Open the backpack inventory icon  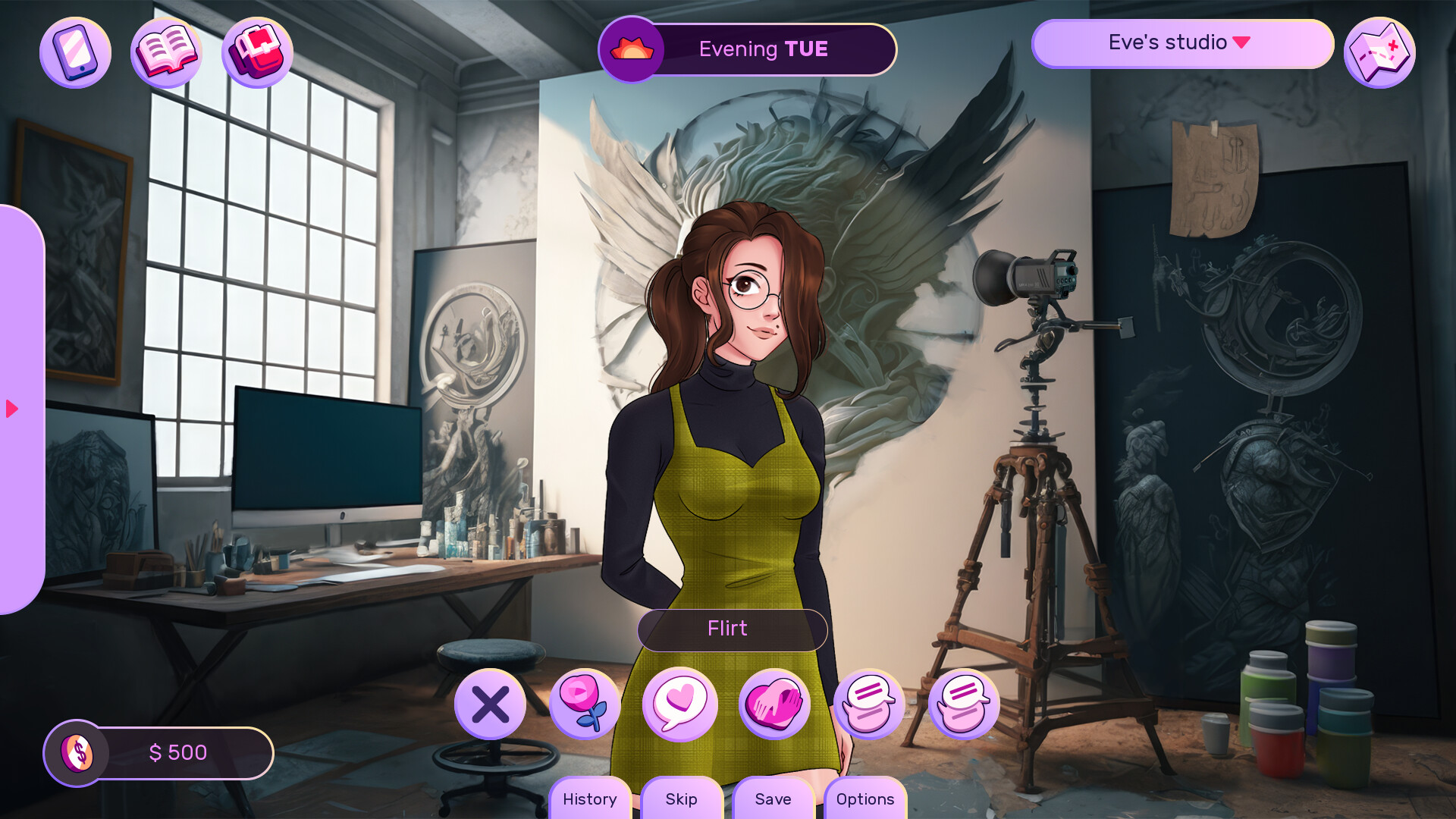coord(257,52)
